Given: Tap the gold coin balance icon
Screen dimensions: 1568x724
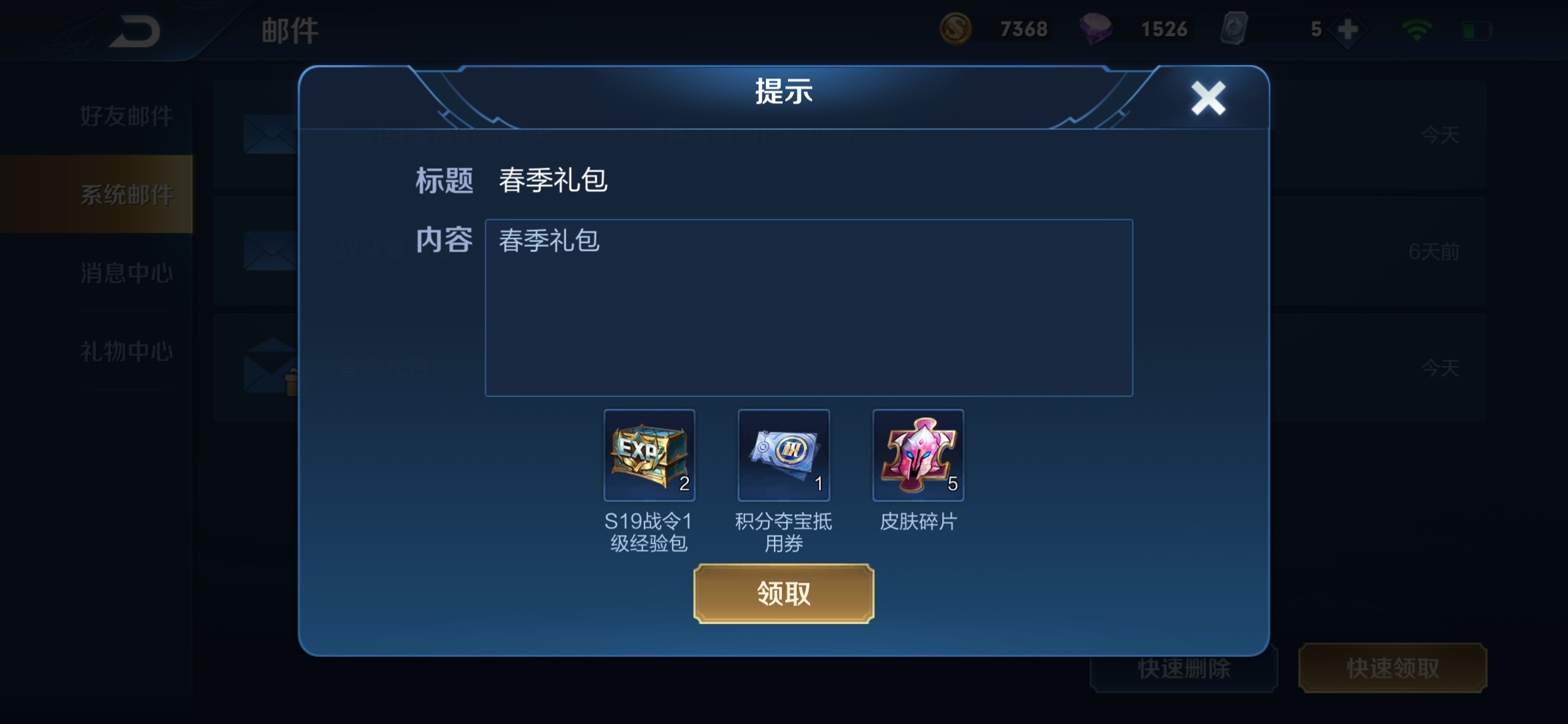Looking at the screenshot, I should [x=957, y=29].
